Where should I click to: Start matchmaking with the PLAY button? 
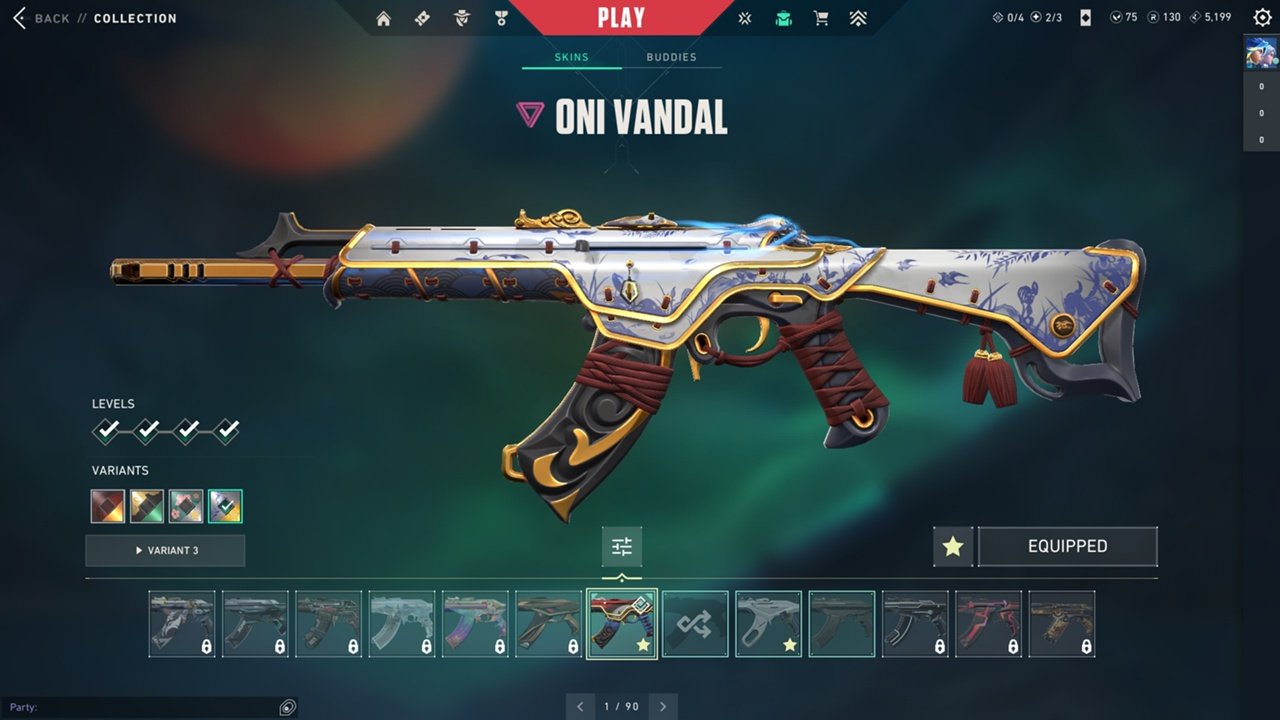tap(621, 17)
